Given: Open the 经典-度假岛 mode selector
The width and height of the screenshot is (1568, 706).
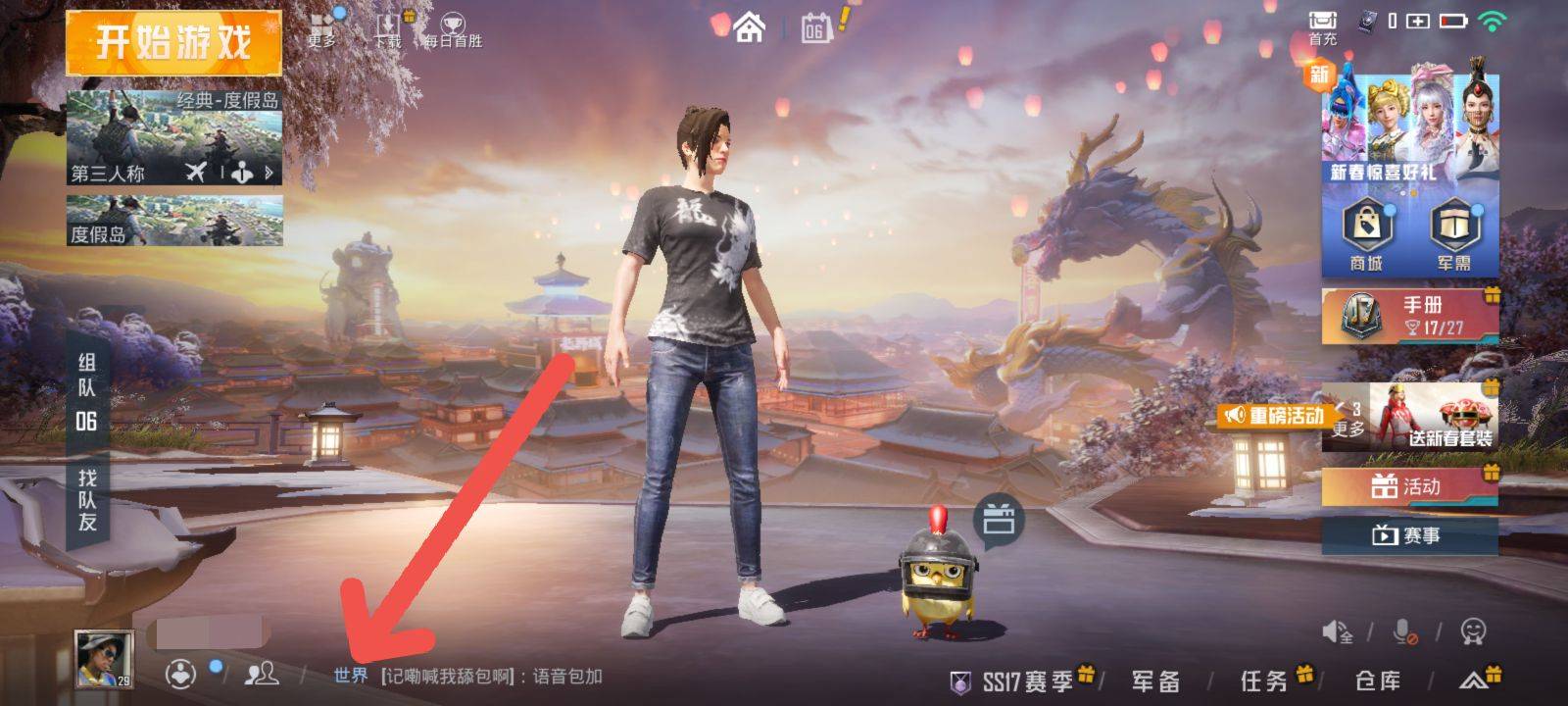Looking at the screenshot, I should point(174,137).
